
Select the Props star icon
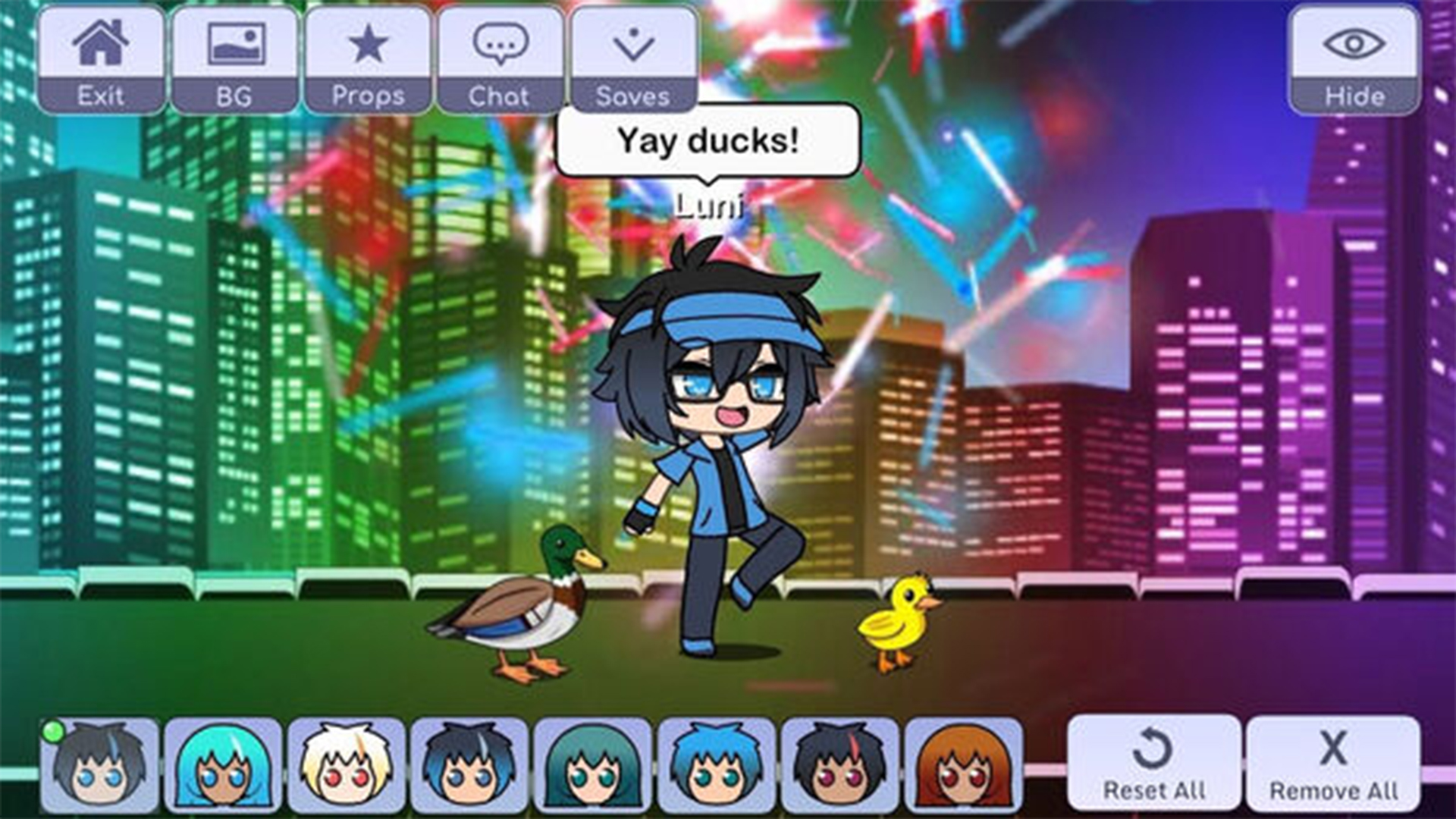[x=368, y=45]
